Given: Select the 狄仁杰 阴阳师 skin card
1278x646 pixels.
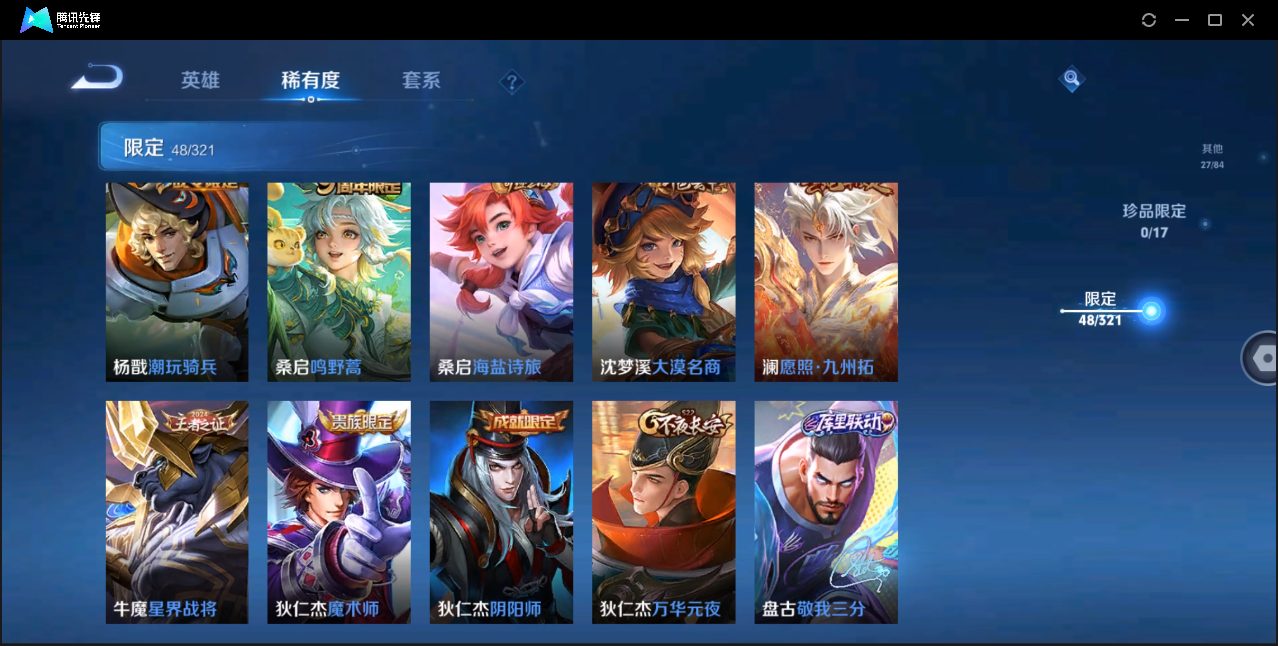Looking at the screenshot, I should tap(501, 512).
